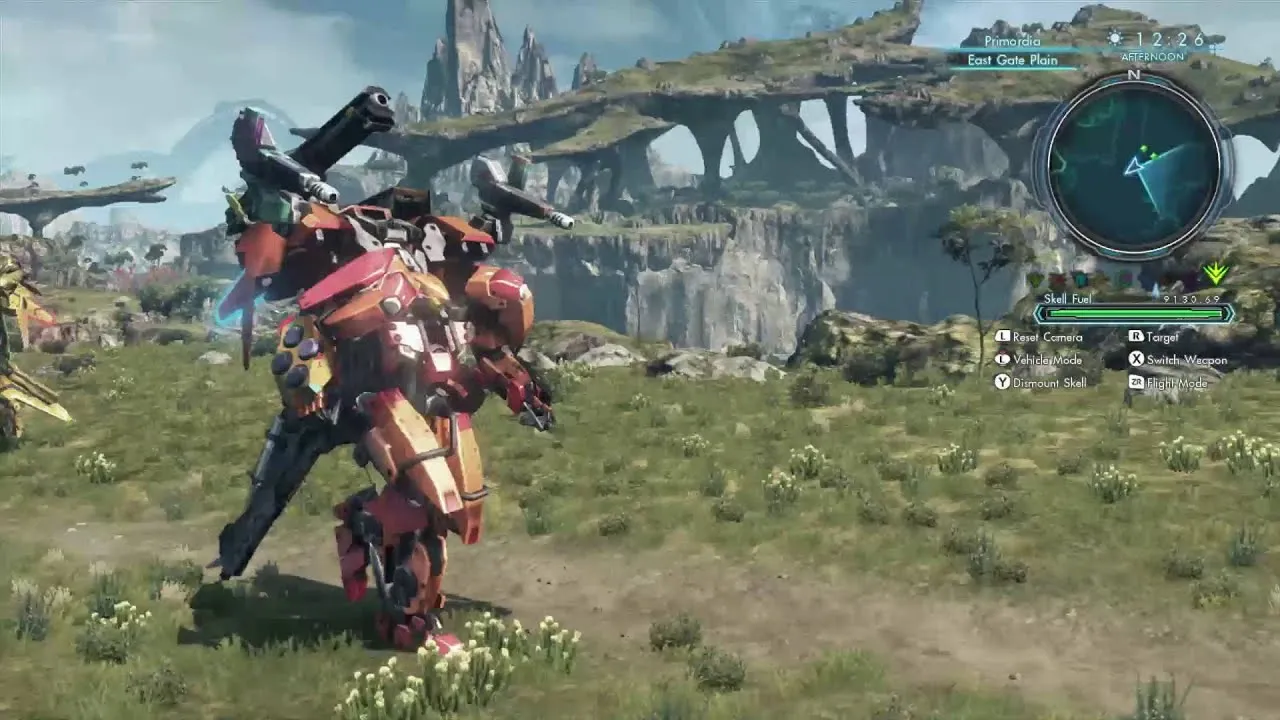The height and width of the screenshot is (720, 1280).
Task: Select the X Switch Weapon button icon
Action: pos(1137,360)
